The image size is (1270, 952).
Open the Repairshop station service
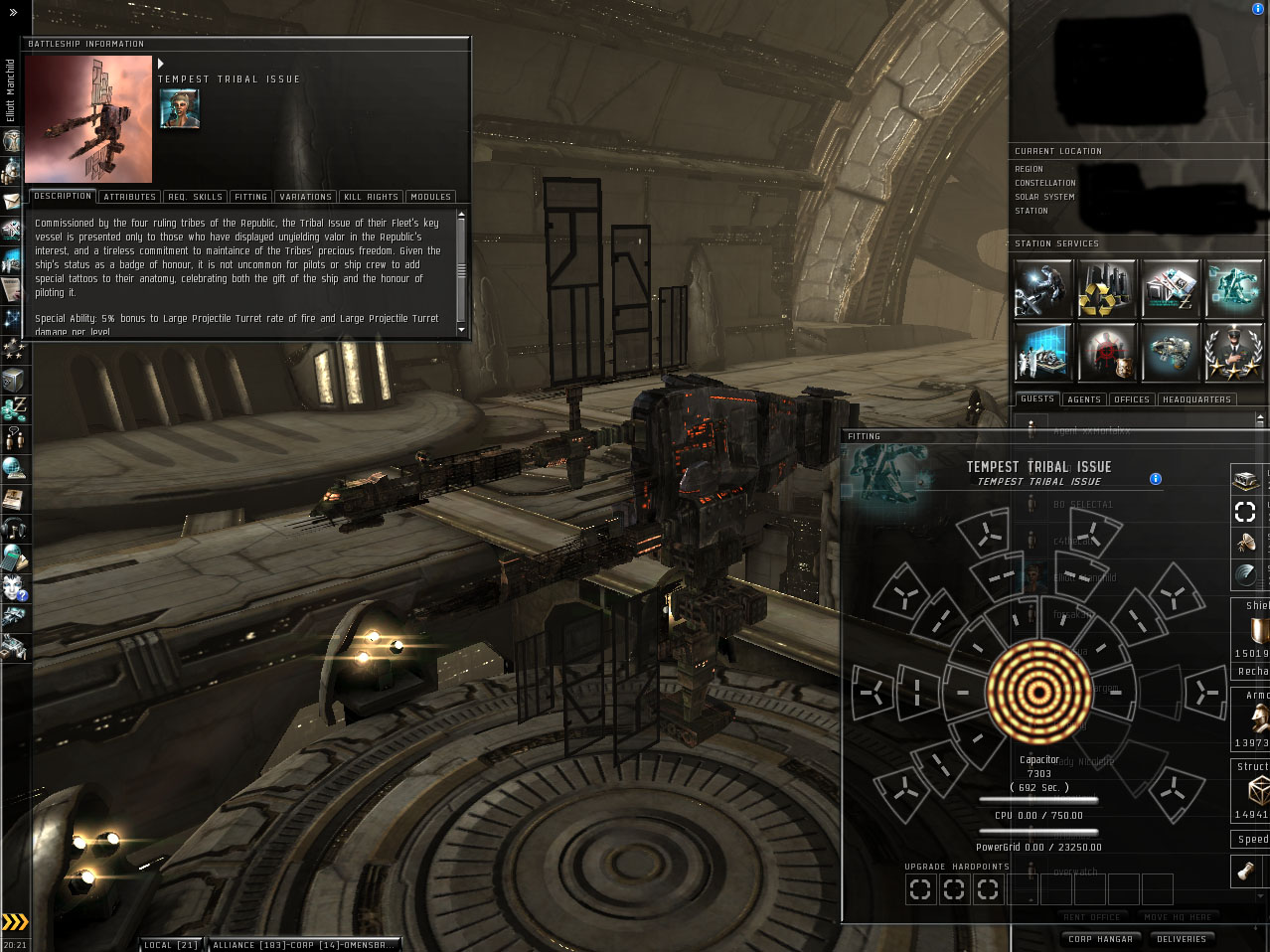(x=1042, y=288)
